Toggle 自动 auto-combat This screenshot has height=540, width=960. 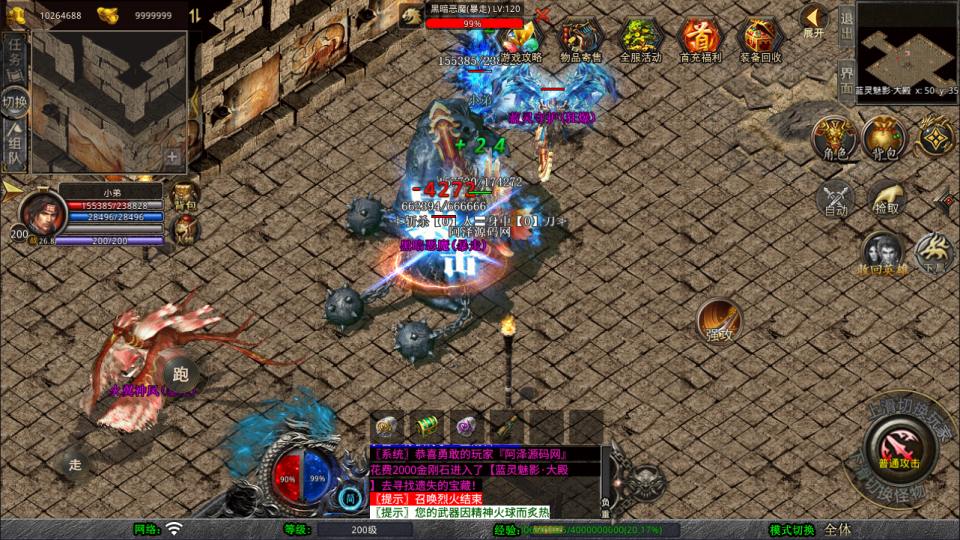tap(835, 198)
